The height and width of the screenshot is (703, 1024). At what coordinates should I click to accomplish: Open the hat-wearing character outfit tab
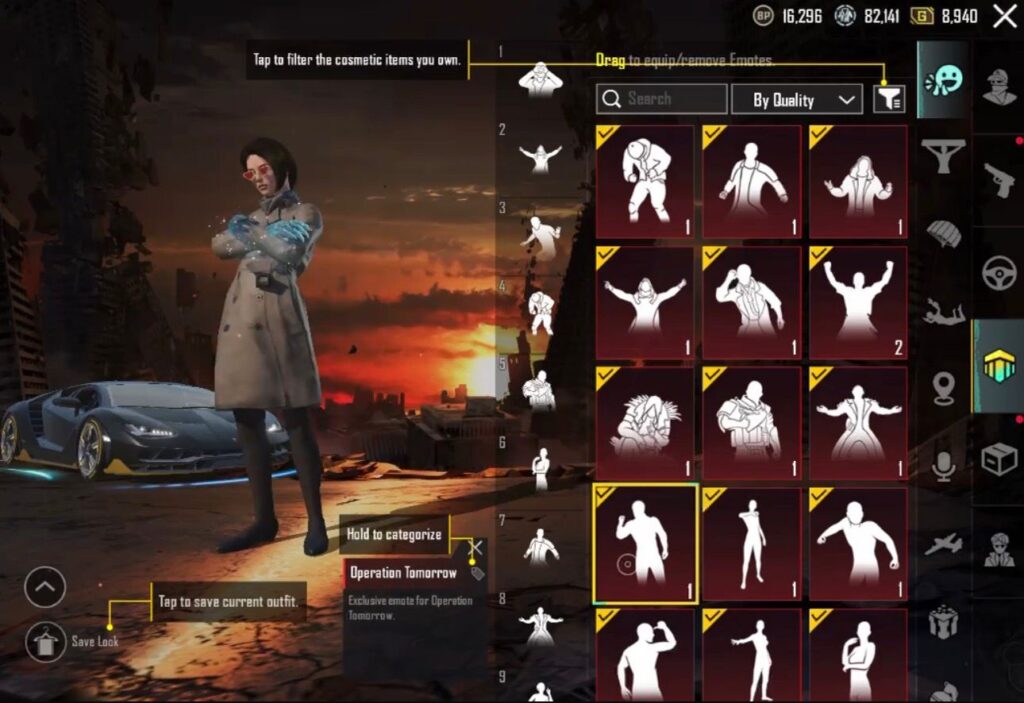tap(998, 87)
